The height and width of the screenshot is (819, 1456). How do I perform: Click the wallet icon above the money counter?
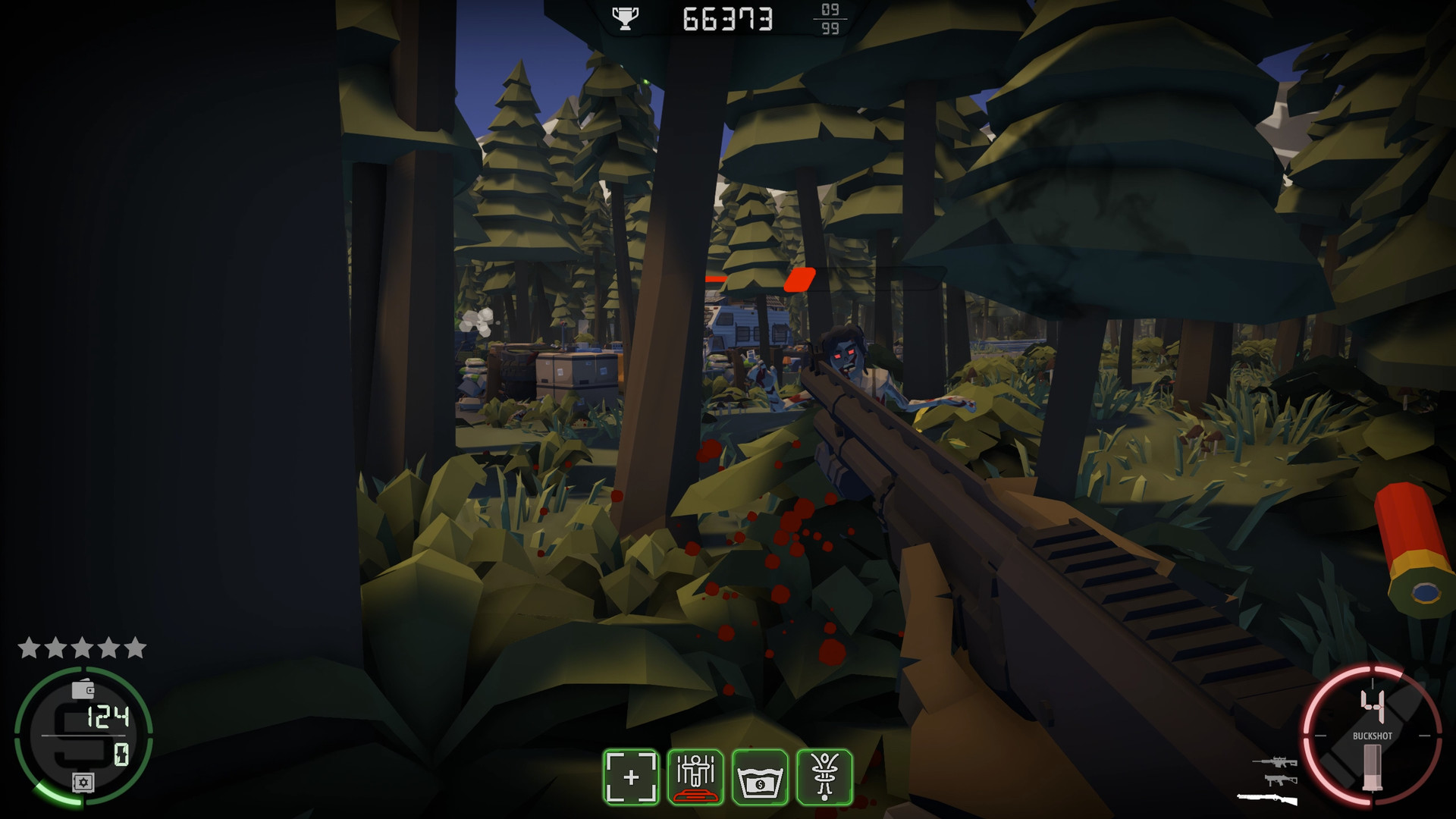pyautogui.click(x=82, y=689)
